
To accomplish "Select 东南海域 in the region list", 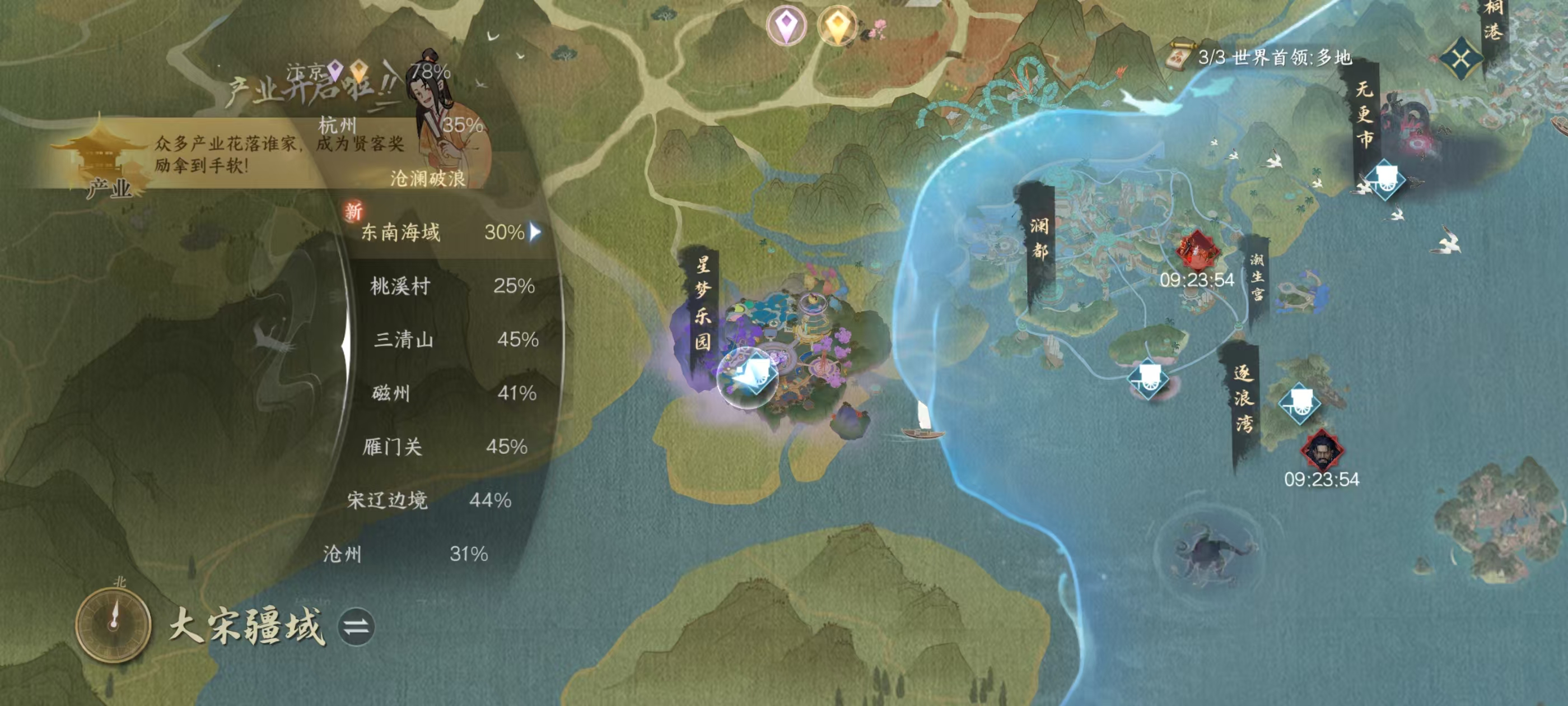I will (x=400, y=232).
